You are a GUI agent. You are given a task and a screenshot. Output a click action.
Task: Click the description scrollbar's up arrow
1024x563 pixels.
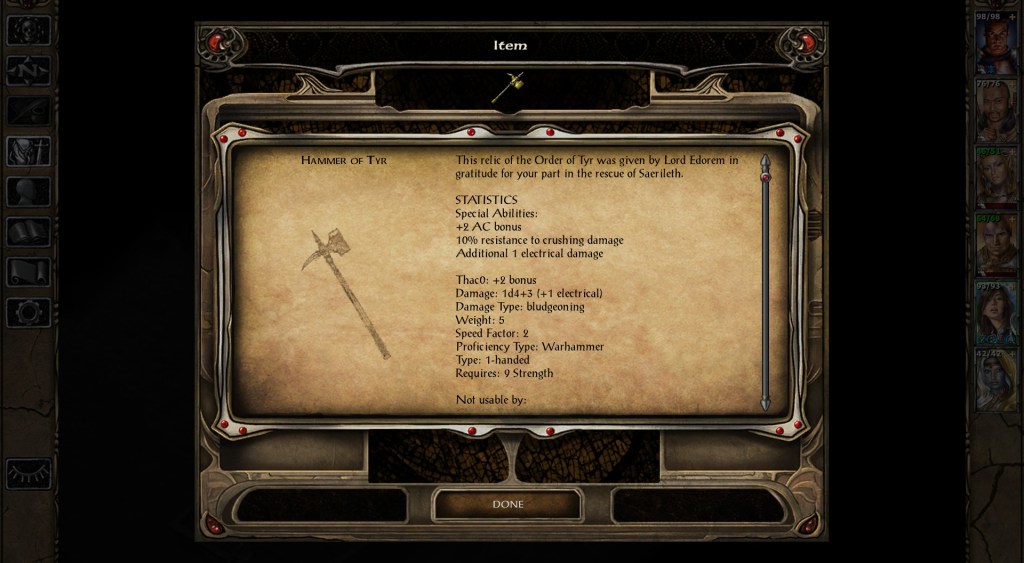click(765, 160)
